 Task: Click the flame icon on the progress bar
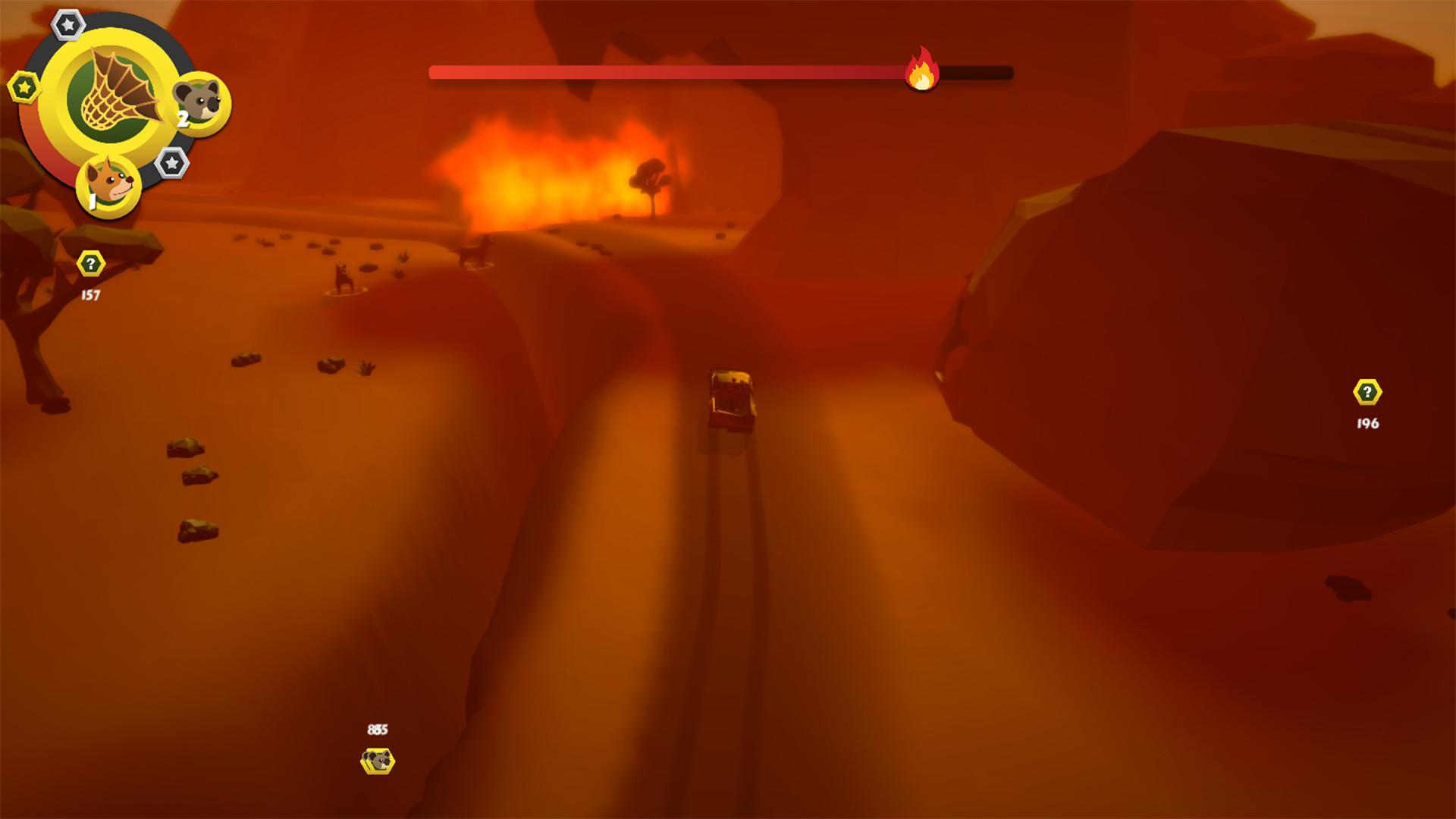pyautogui.click(x=921, y=73)
